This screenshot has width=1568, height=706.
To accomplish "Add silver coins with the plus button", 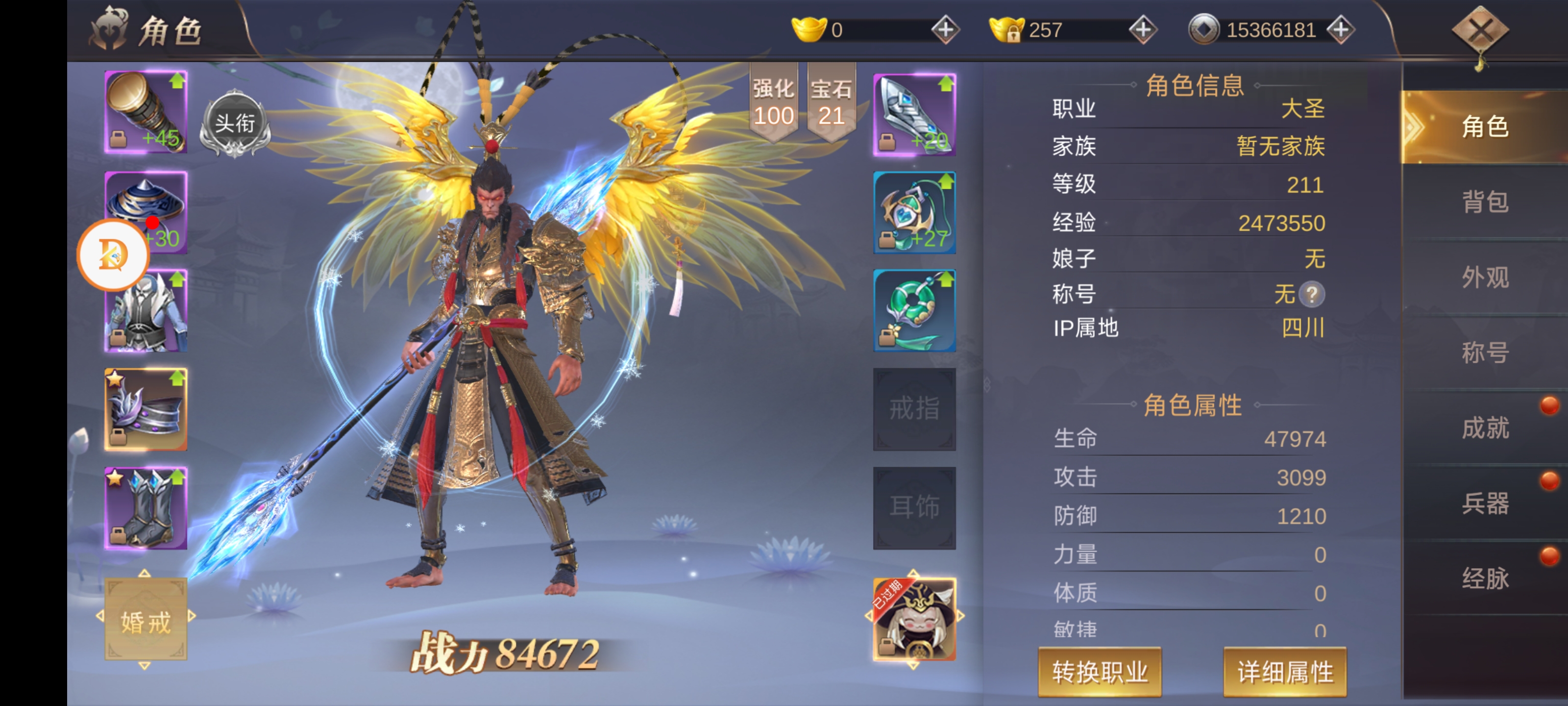I will [x=1340, y=30].
